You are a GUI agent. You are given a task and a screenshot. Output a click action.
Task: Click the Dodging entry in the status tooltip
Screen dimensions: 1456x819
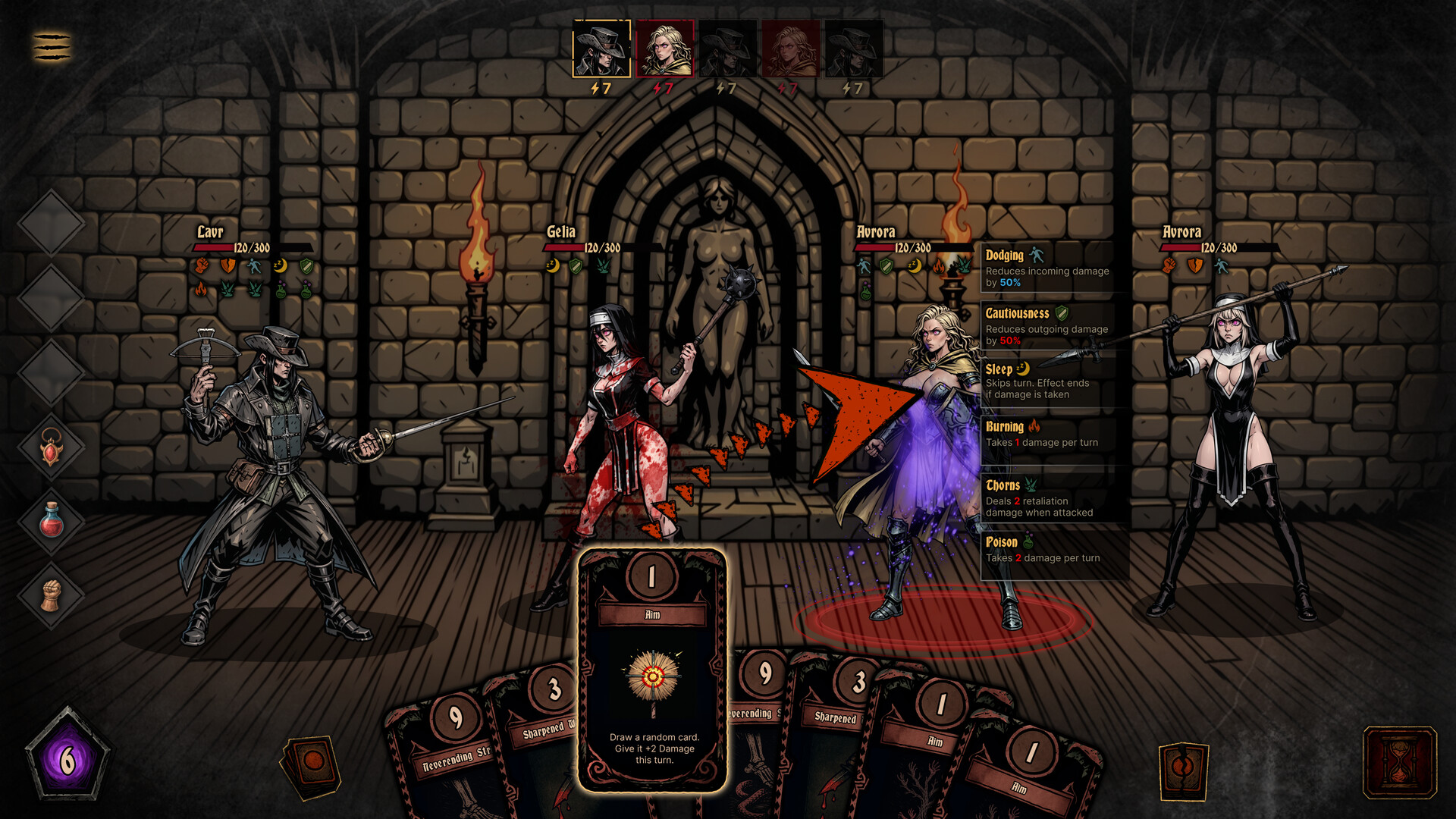(x=1046, y=267)
